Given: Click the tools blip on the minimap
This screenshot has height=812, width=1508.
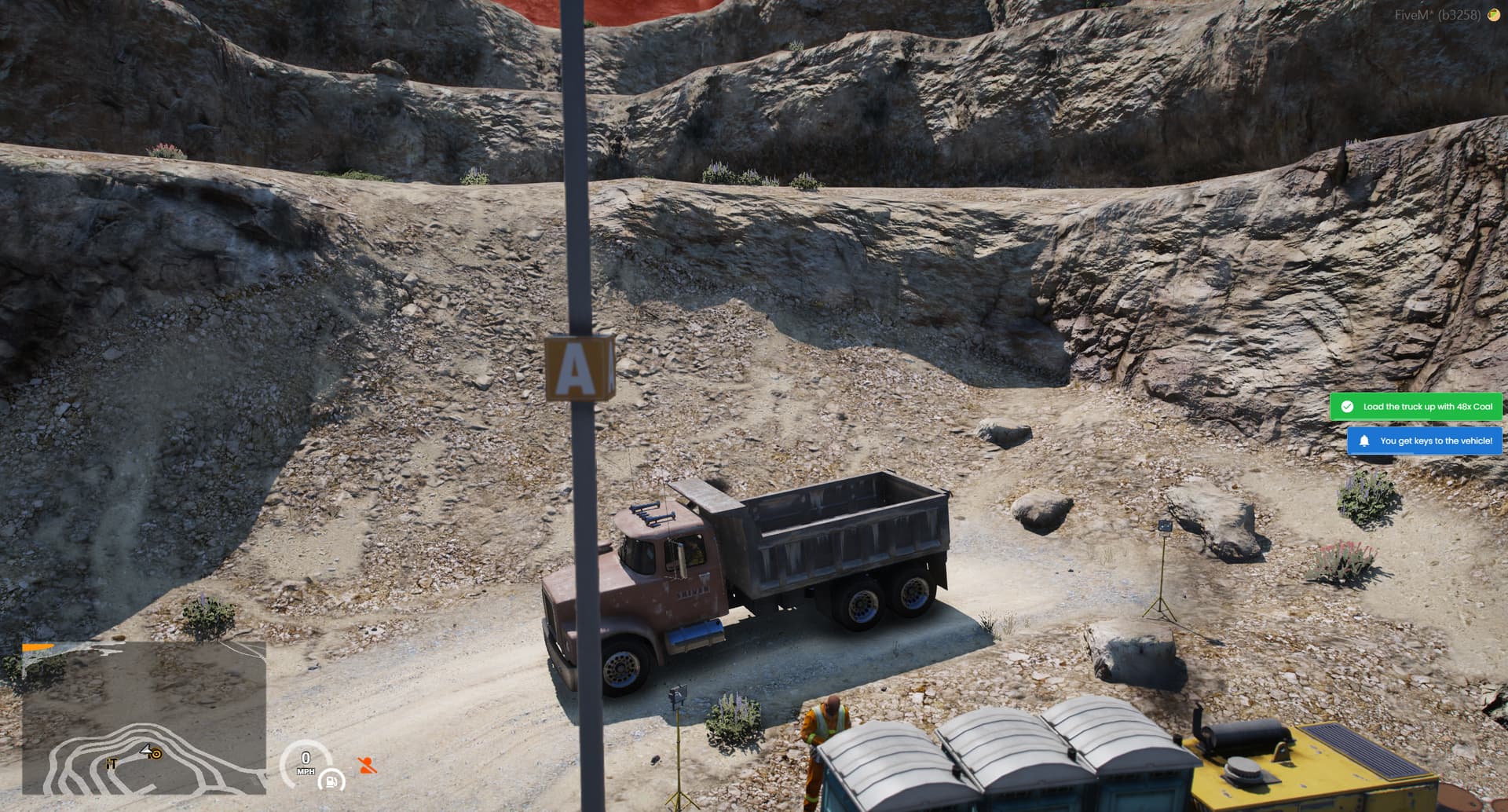Looking at the screenshot, I should 111,763.
